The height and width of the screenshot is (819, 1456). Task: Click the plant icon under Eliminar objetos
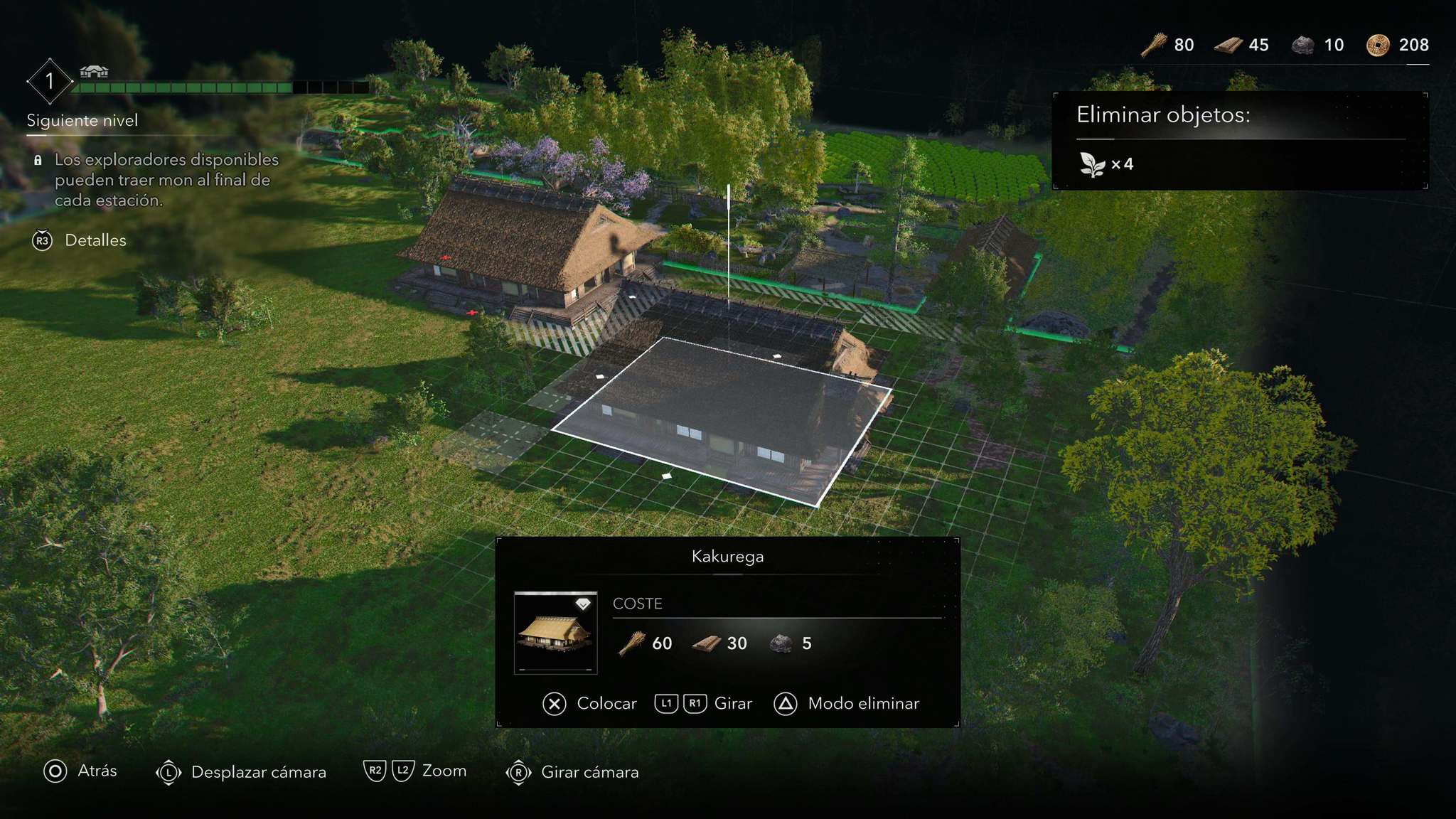point(1092,164)
